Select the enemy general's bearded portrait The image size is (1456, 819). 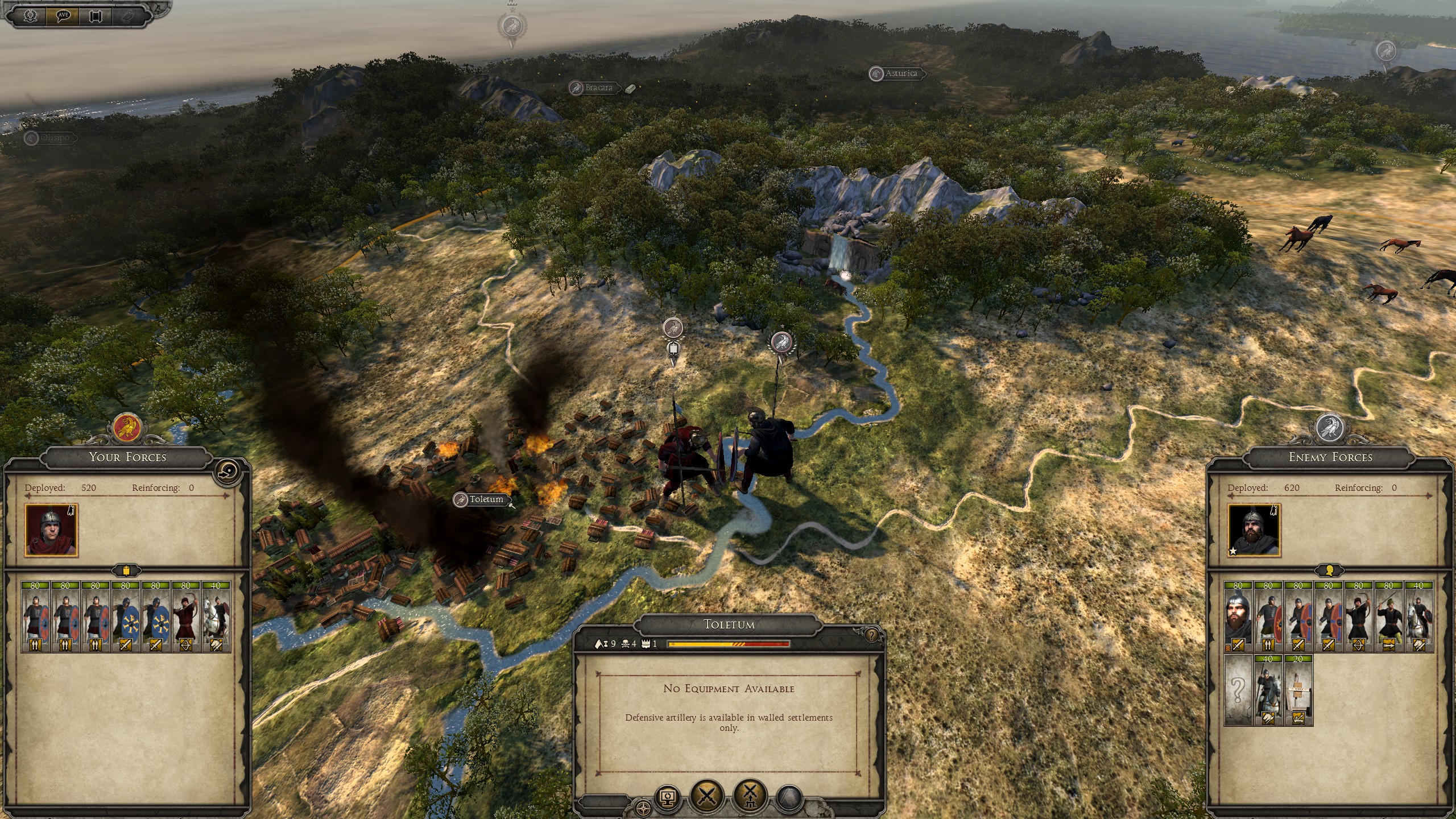1254,531
